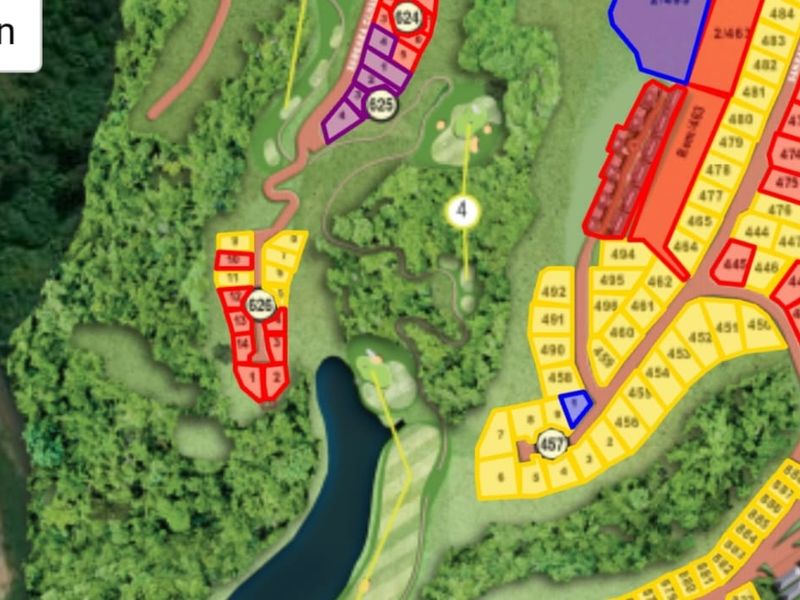This screenshot has height=600, width=800.
Task: Select yellow lot 465
Action: (x=700, y=222)
